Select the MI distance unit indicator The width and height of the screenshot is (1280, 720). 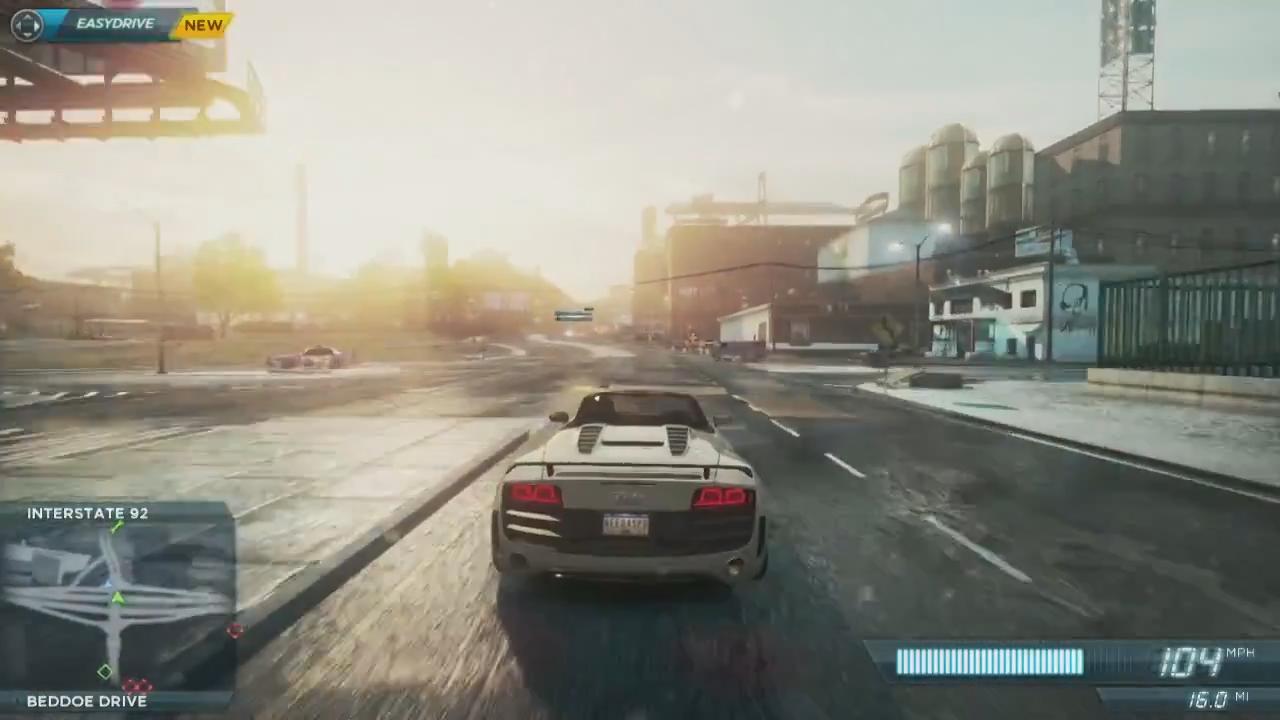(1244, 697)
